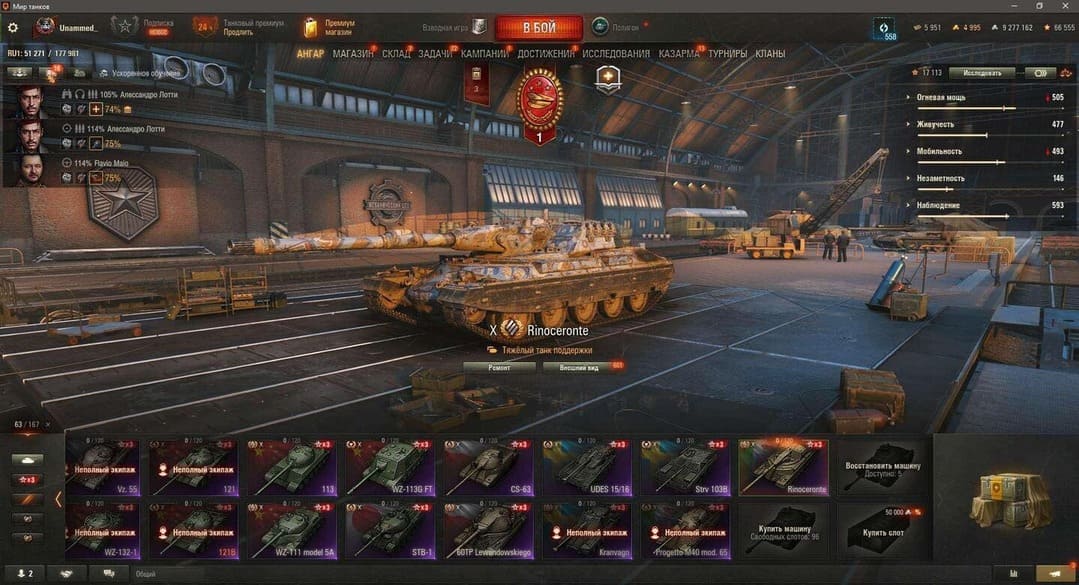Close the game window

(x=1067, y=6)
